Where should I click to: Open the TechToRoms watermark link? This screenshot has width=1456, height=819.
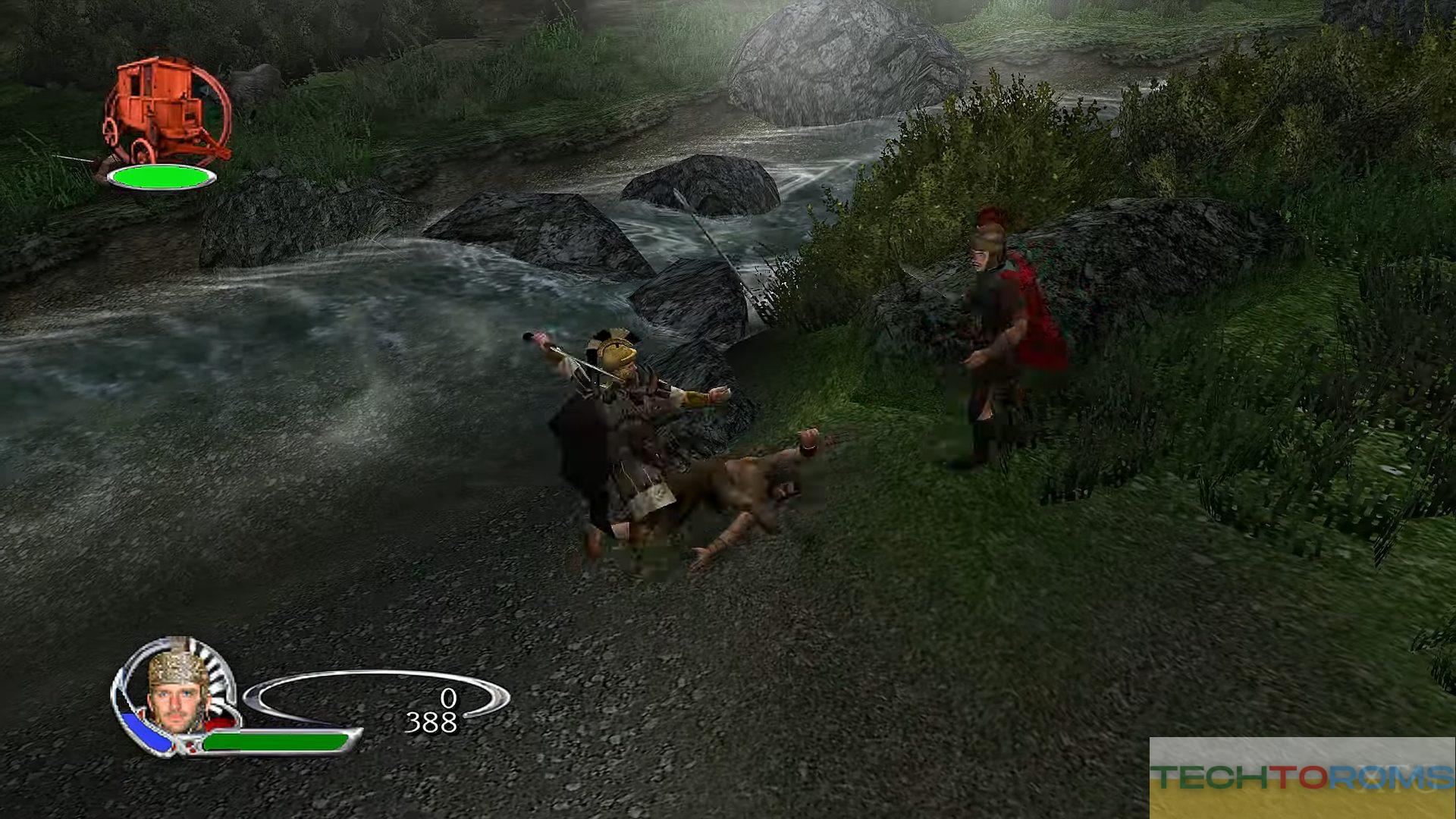(x=1301, y=777)
